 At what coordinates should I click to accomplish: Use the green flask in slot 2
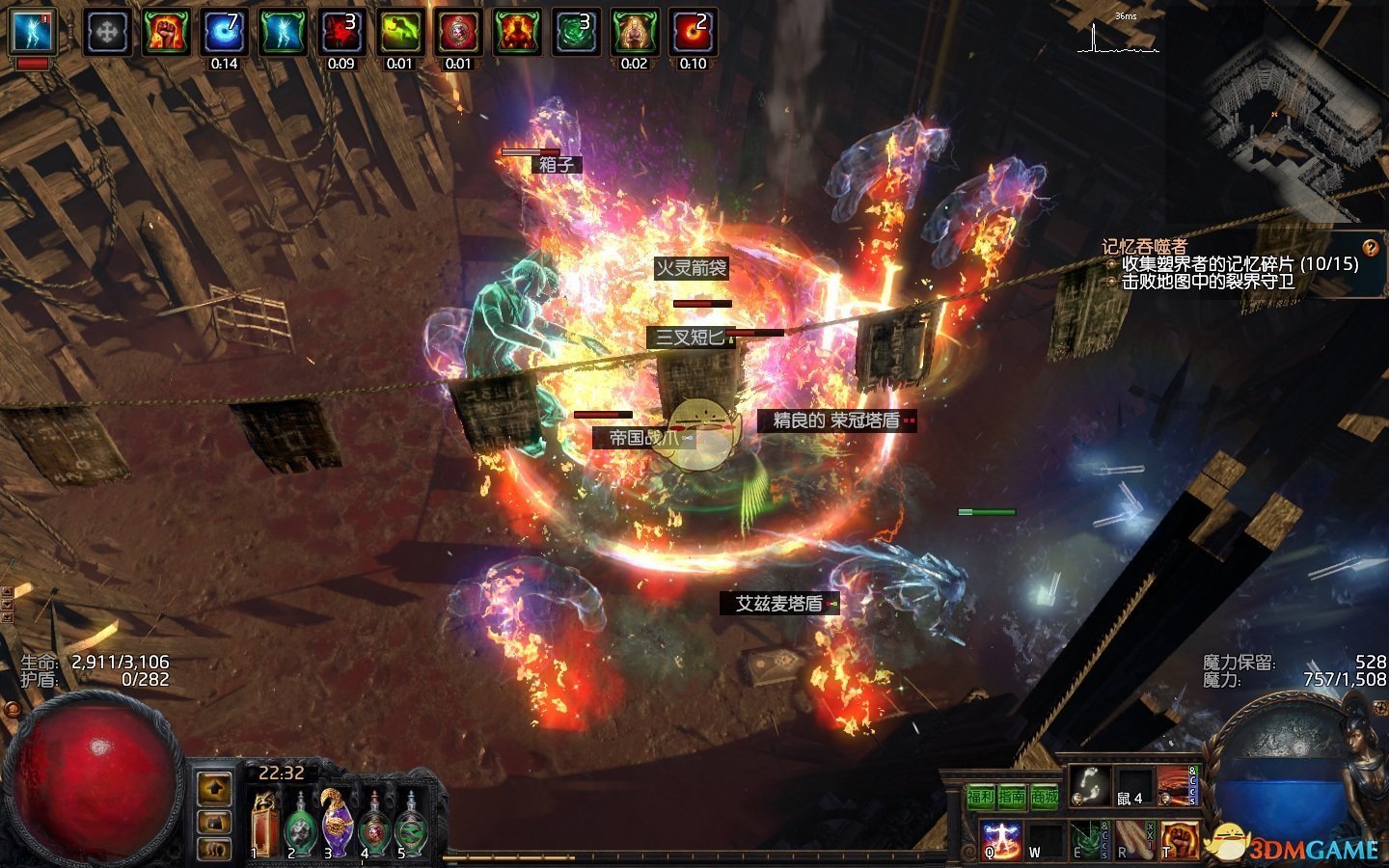coord(300,822)
